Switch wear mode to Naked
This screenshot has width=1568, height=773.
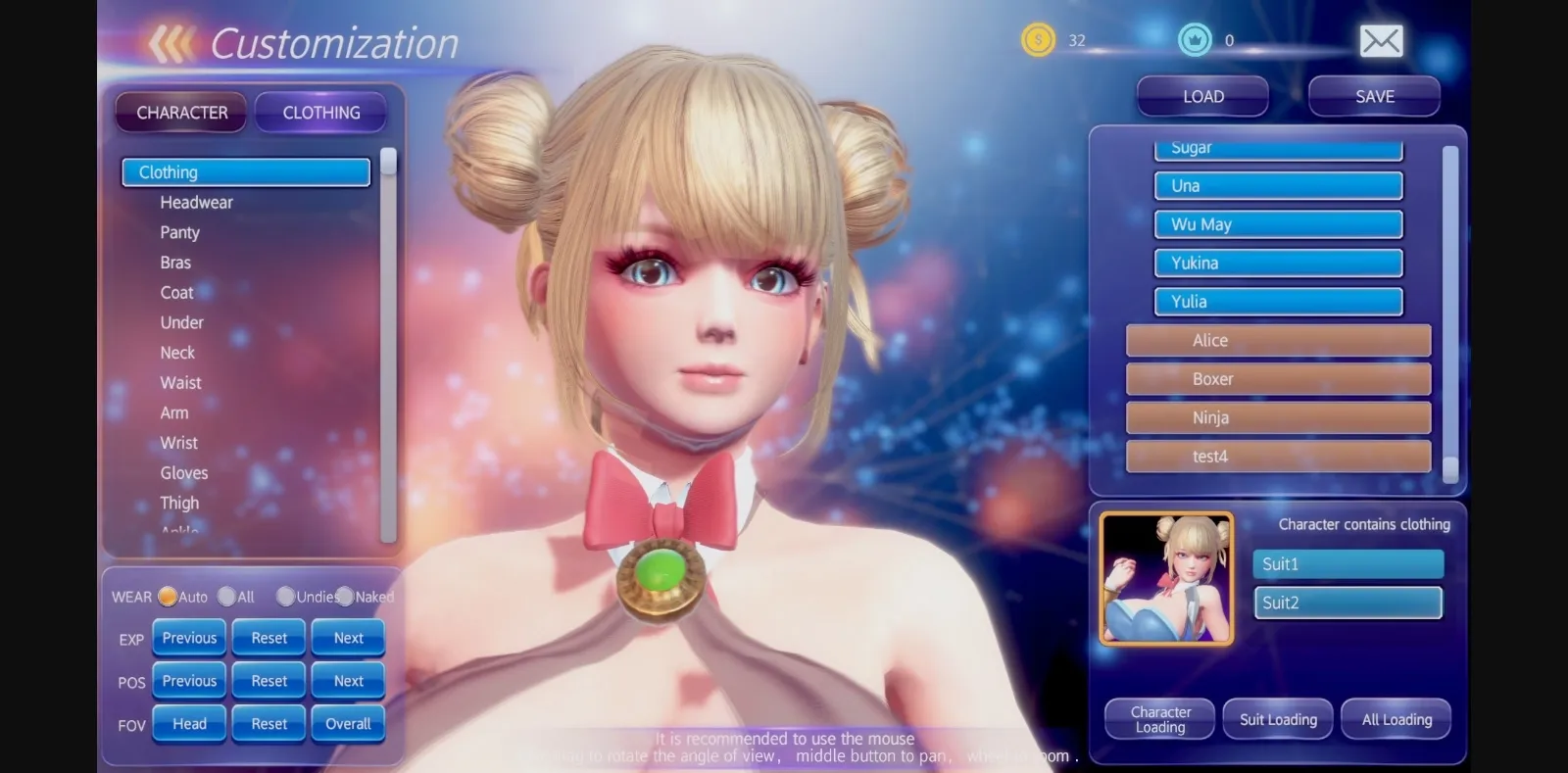tap(345, 596)
